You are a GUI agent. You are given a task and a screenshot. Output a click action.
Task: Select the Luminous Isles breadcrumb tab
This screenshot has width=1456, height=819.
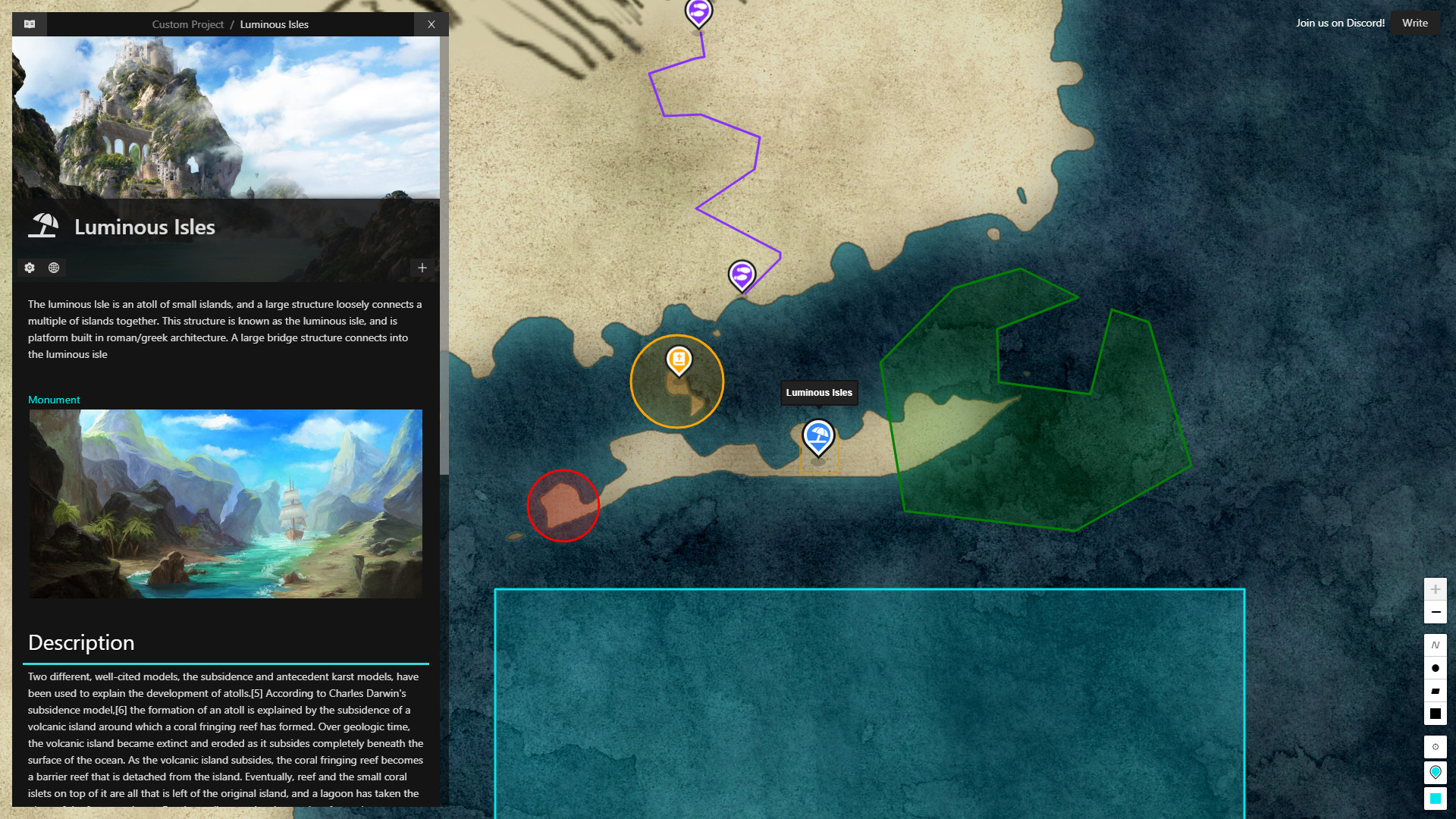point(275,24)
